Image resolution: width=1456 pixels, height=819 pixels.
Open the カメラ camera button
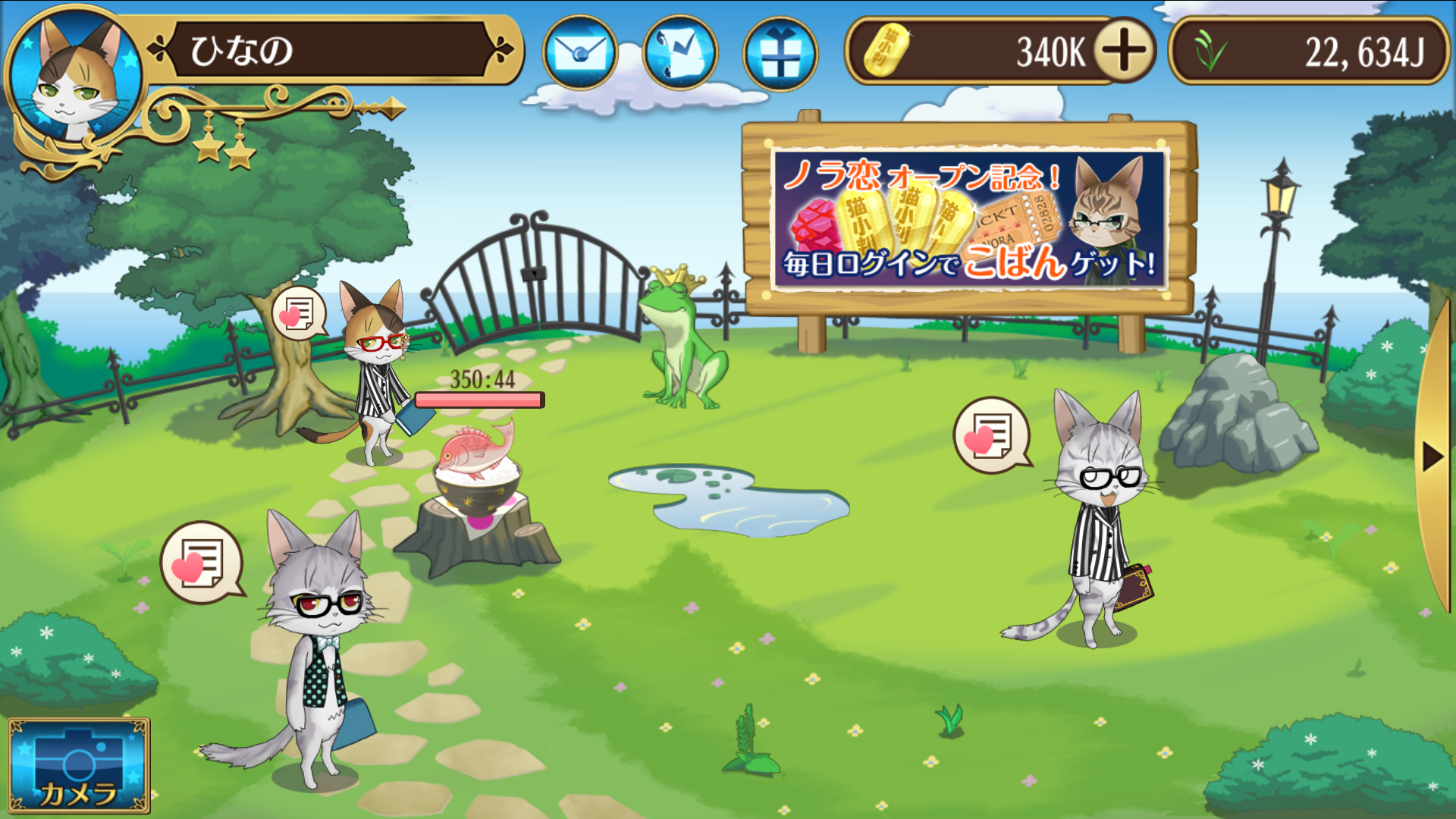[x=79, y=766]
